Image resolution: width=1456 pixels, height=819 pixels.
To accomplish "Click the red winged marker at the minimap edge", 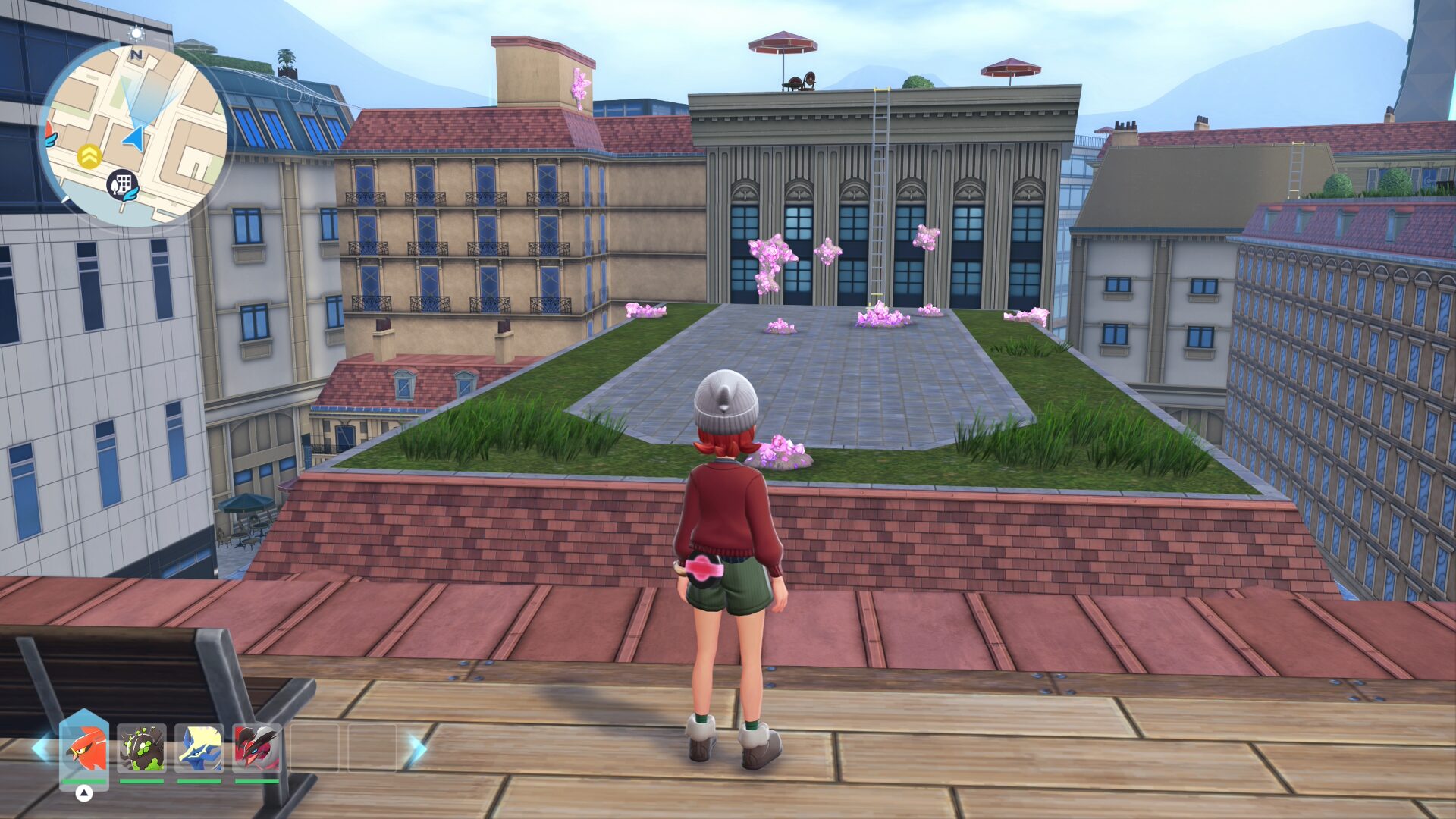I will click(x=50, y=135).
